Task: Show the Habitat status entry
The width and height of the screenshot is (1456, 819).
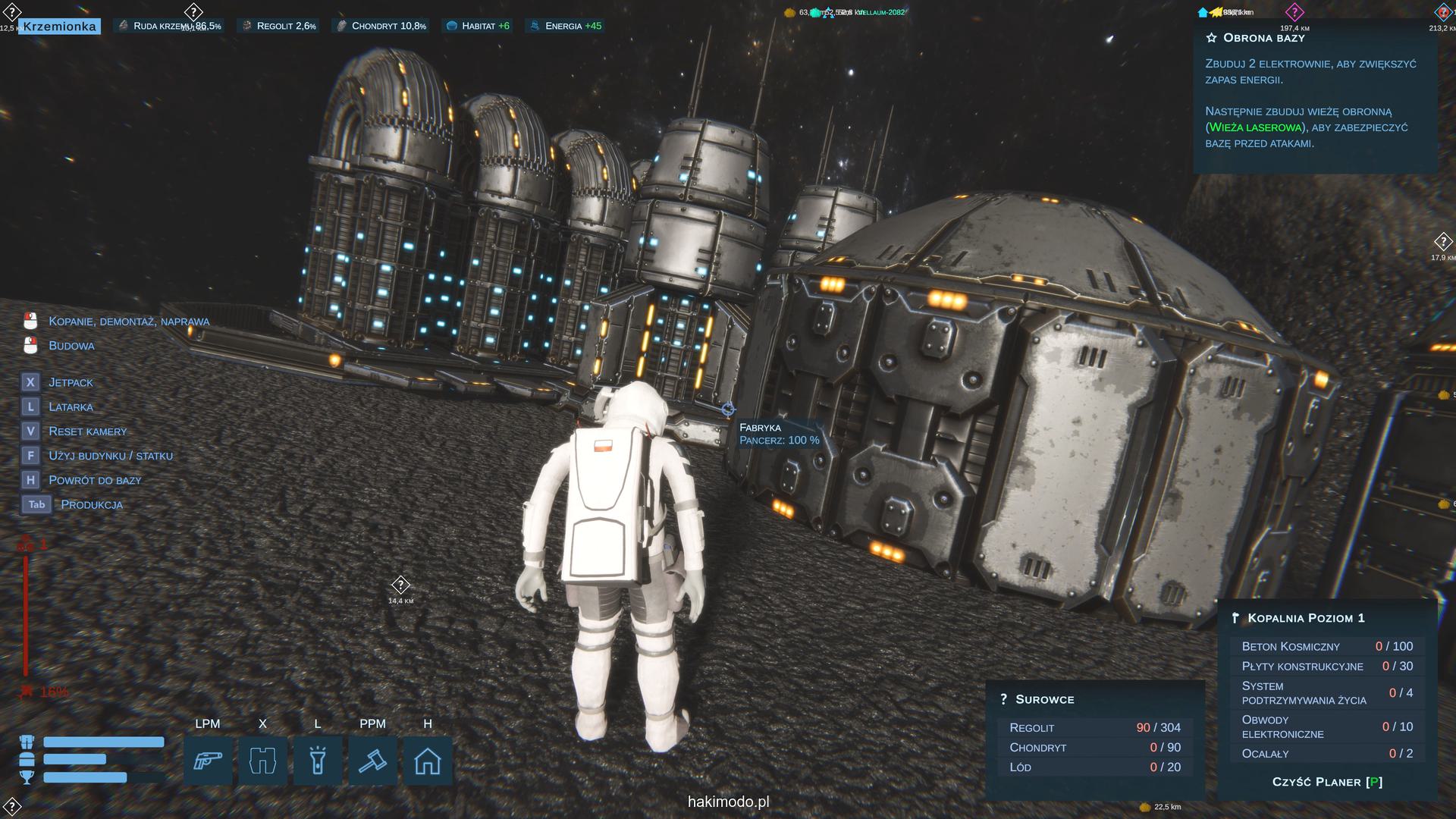Action: coord(478,26)
